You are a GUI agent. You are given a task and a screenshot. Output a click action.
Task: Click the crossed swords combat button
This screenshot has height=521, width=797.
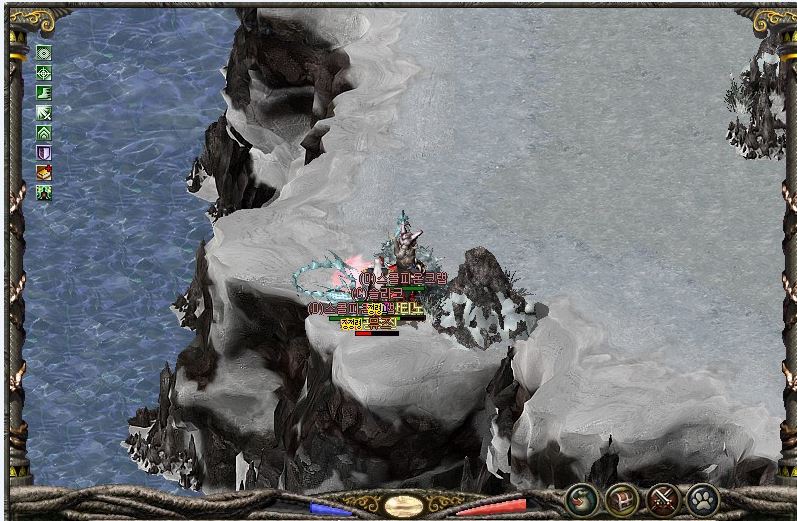point(662,498)
